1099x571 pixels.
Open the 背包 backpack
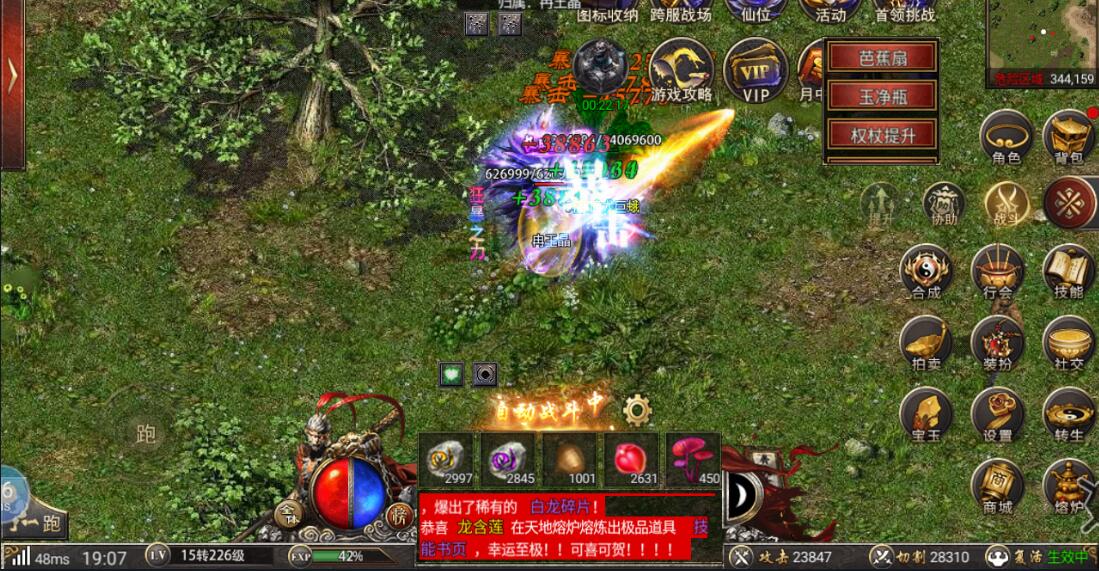(1069, 137)
